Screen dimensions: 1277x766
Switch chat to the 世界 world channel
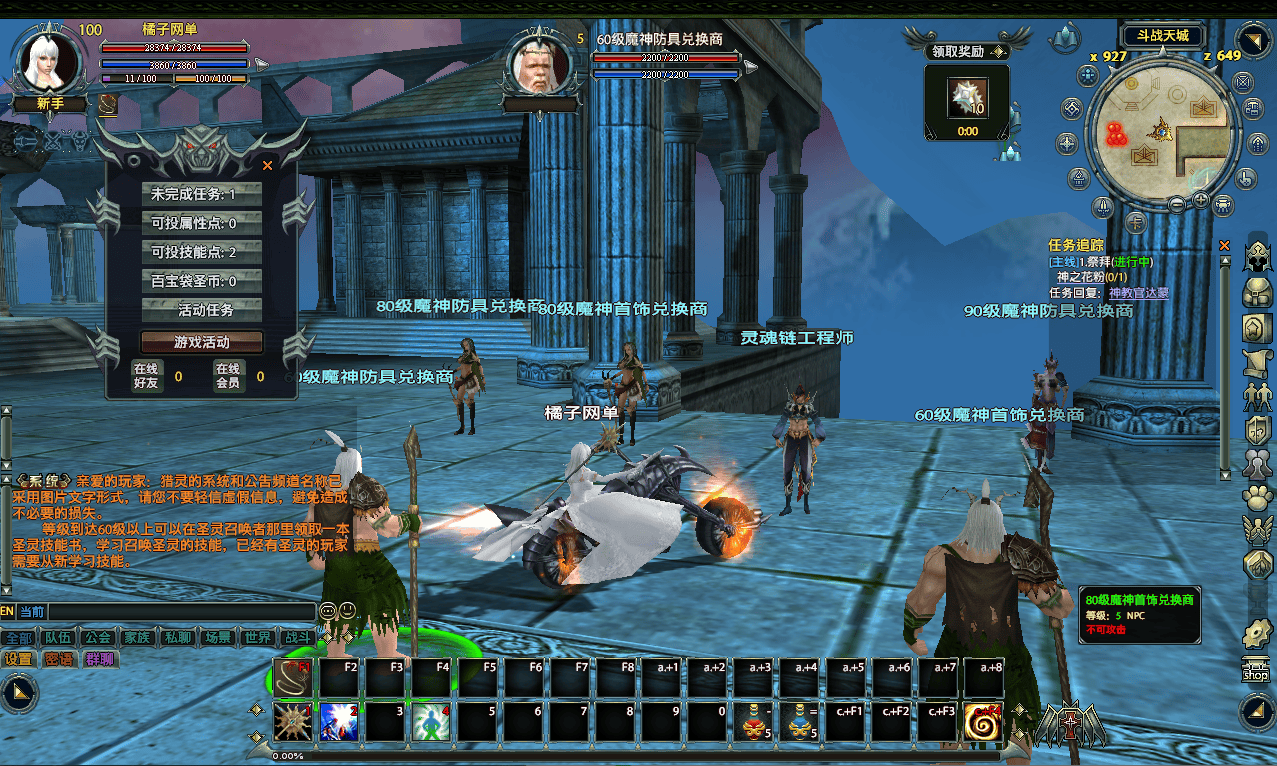pos(257,638)
